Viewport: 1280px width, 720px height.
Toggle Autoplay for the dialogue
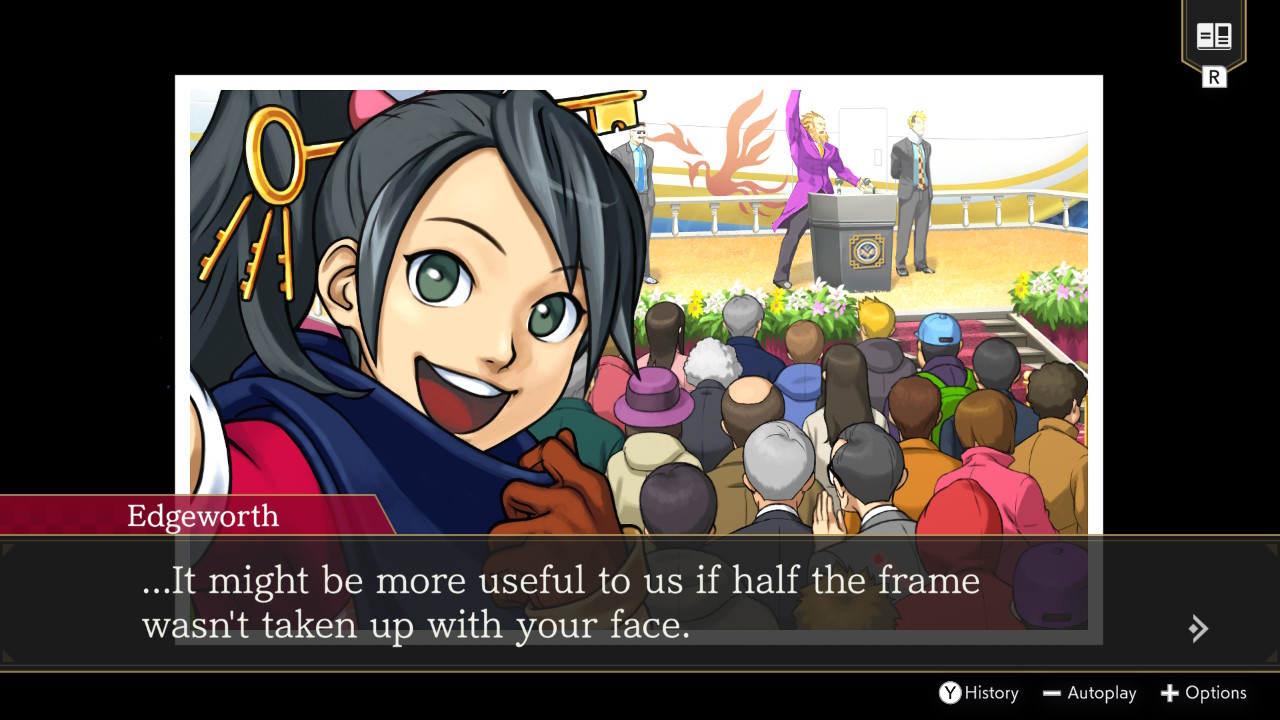click(x=1089, y=693)
